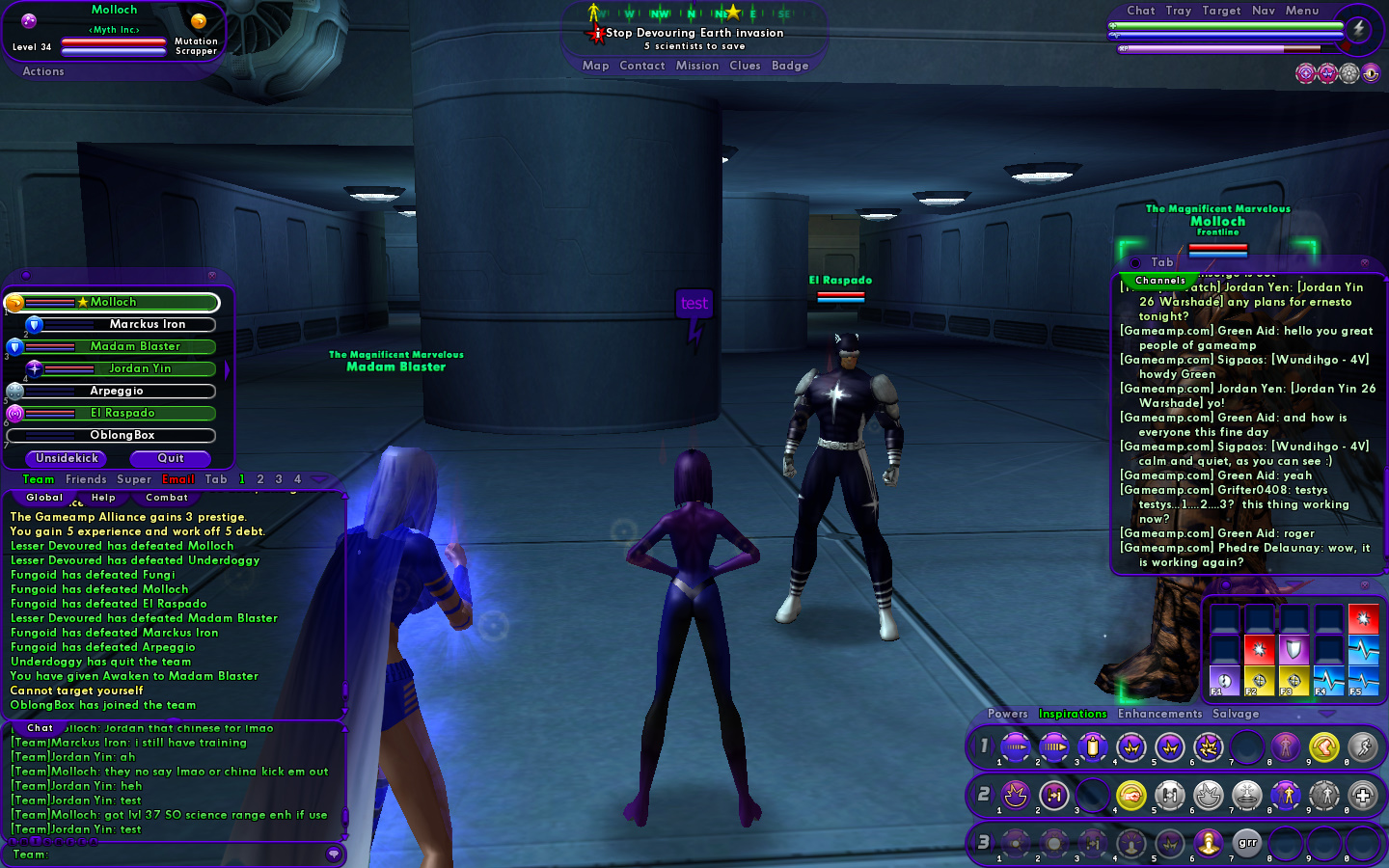Switch to the Friends tab

[86, 479]
